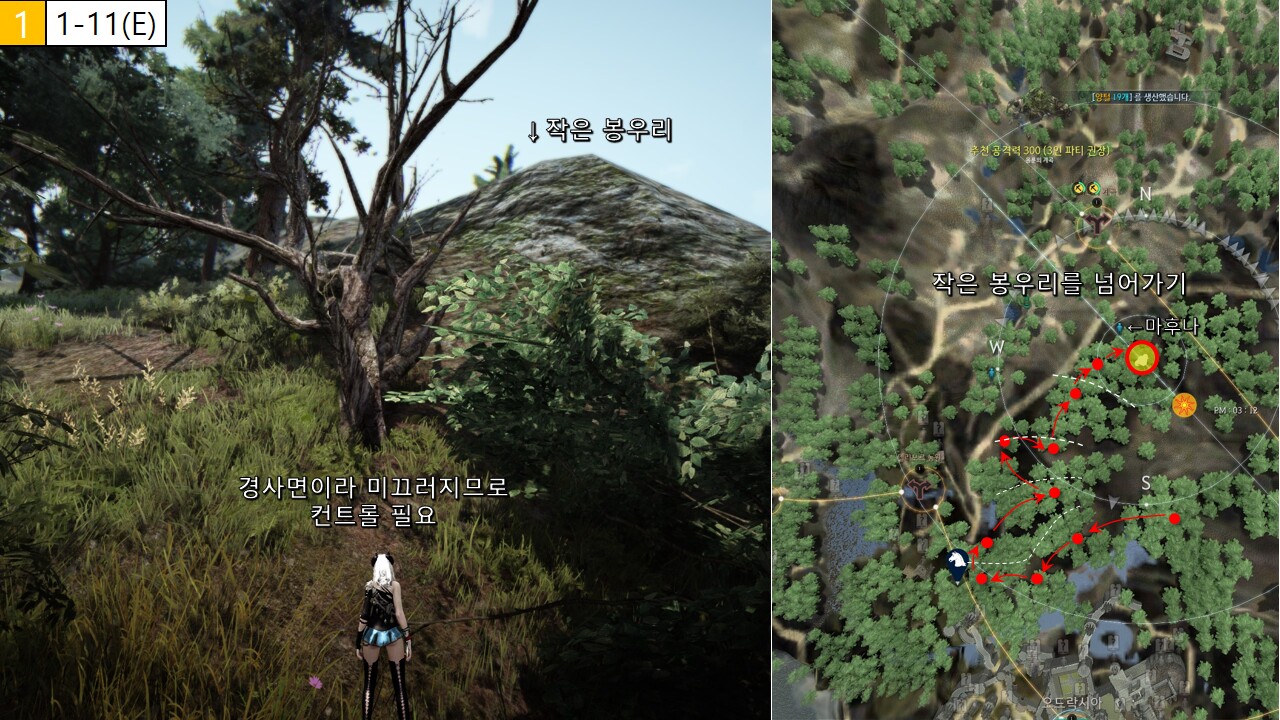
Task: Click the S compass direction letter
Action: 1146,484
